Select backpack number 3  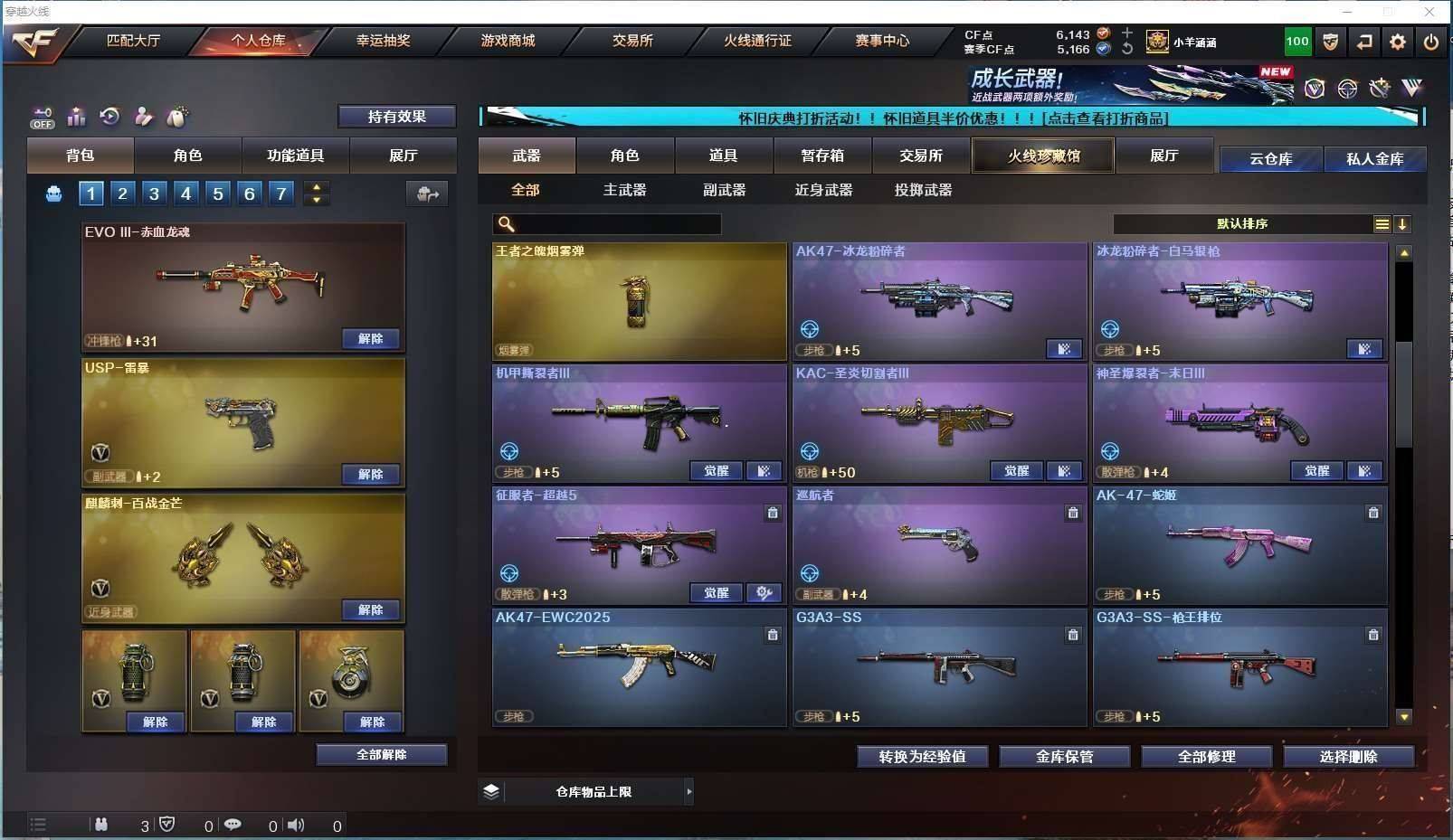(x=155, y=193)
